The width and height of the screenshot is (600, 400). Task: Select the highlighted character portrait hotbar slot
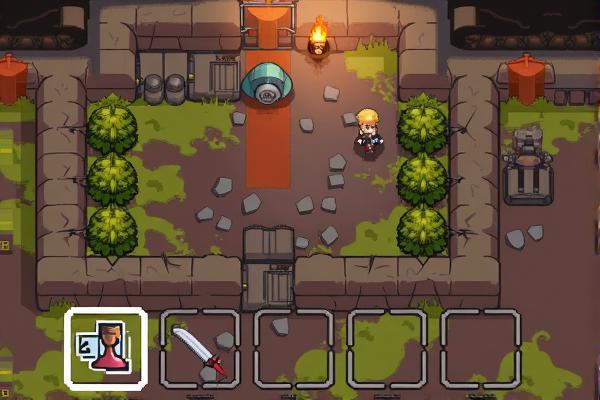pos(106,347)
